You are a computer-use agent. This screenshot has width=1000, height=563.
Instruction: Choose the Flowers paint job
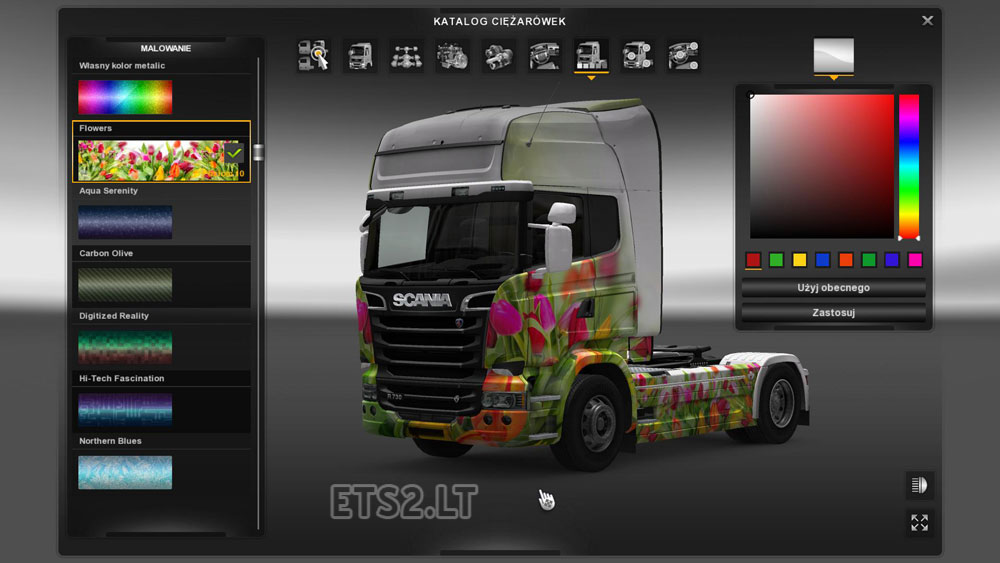click(x=150, y=159)
